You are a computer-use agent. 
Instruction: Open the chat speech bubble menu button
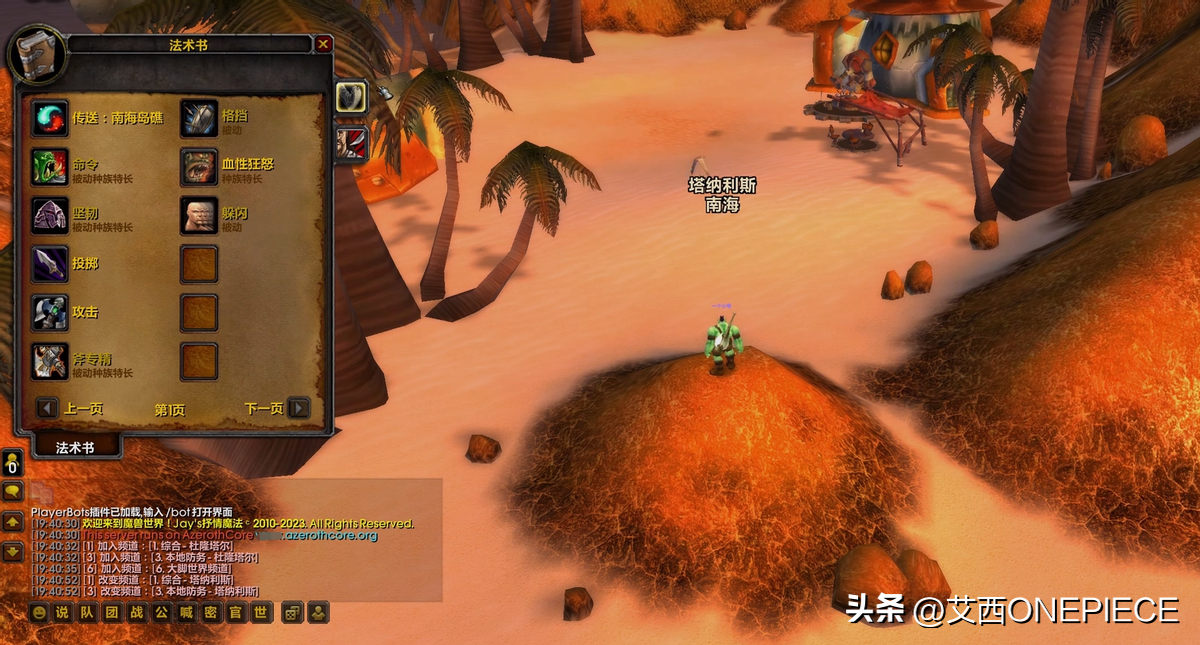click(12, 491)
